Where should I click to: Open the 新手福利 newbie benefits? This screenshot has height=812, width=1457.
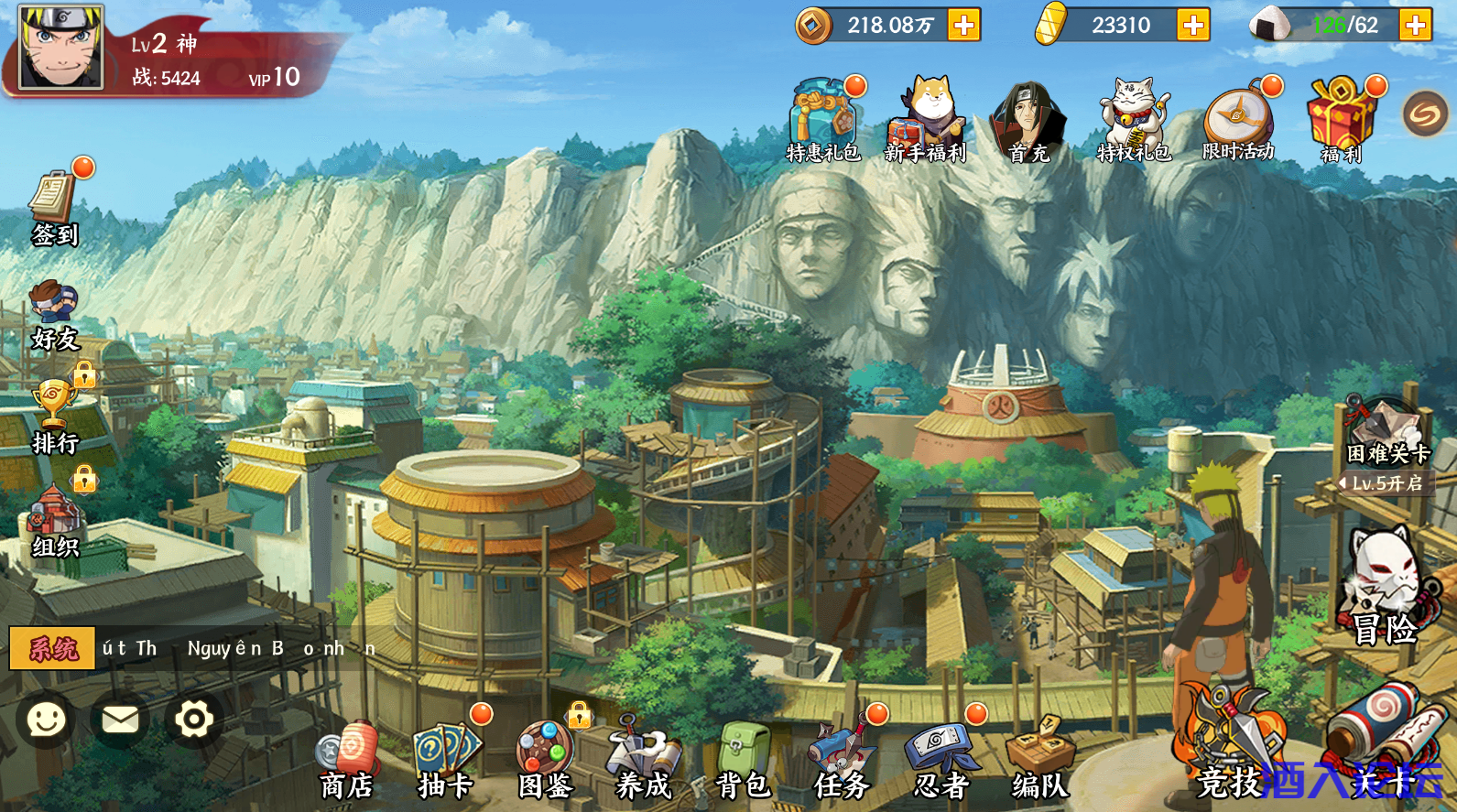point(926,121)
